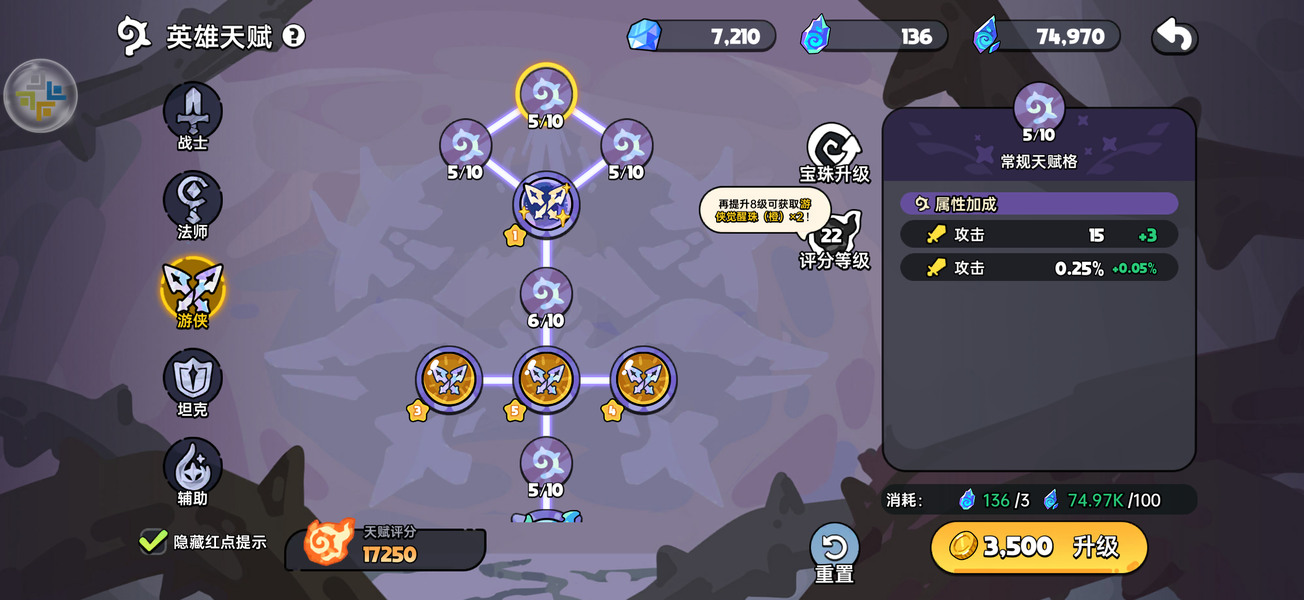Screen dimensions: 1304x600
Task: Select the highlighted top talent node
Action: [x=546, y=94]
